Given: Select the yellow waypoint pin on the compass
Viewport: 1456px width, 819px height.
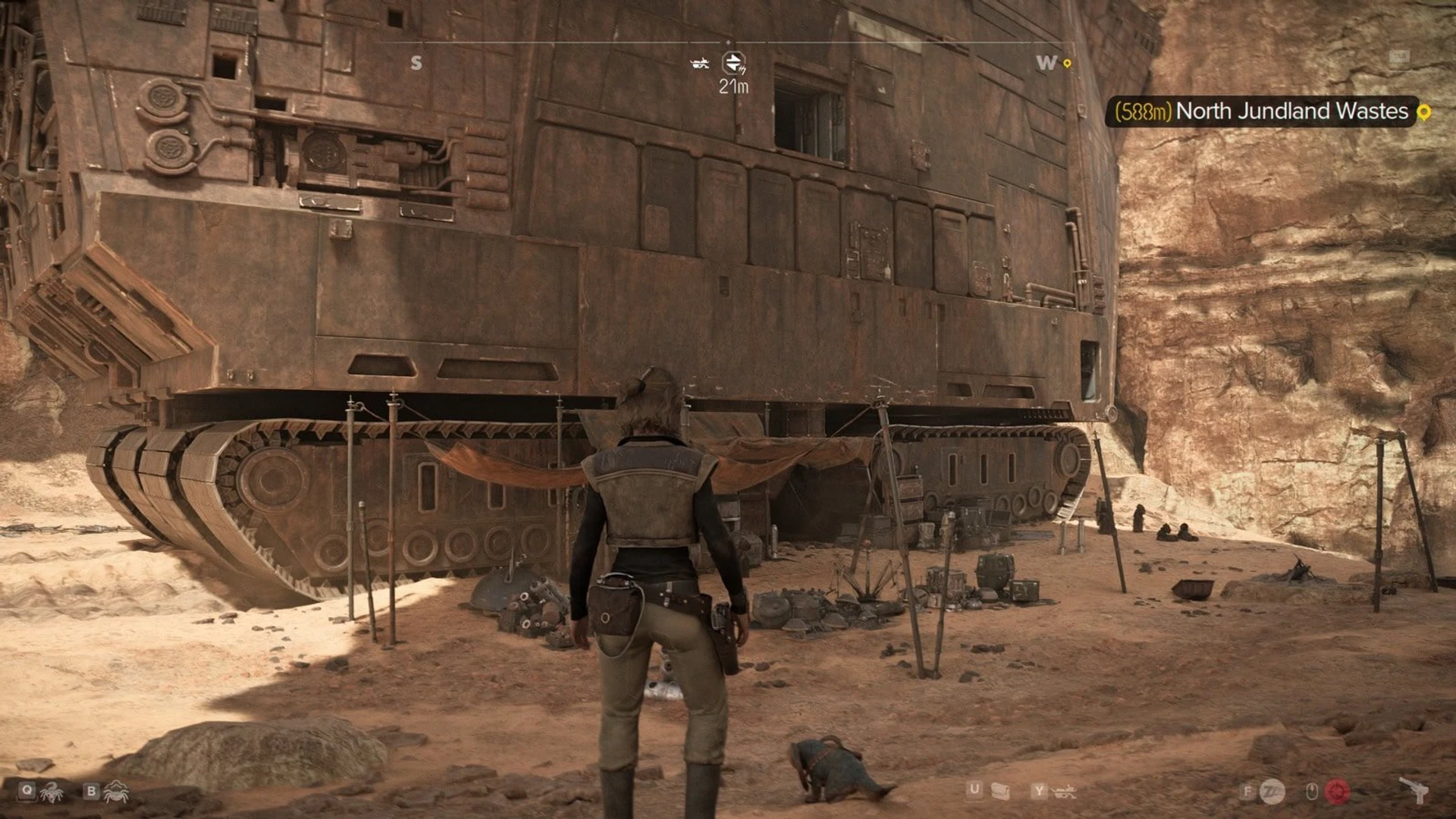Looking at the screenshot, I should click(1067, 64).
